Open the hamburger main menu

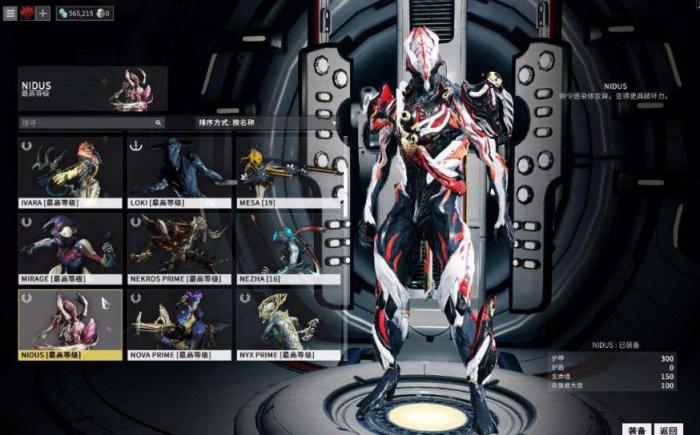pyautogui.click(x=10, y=13)
